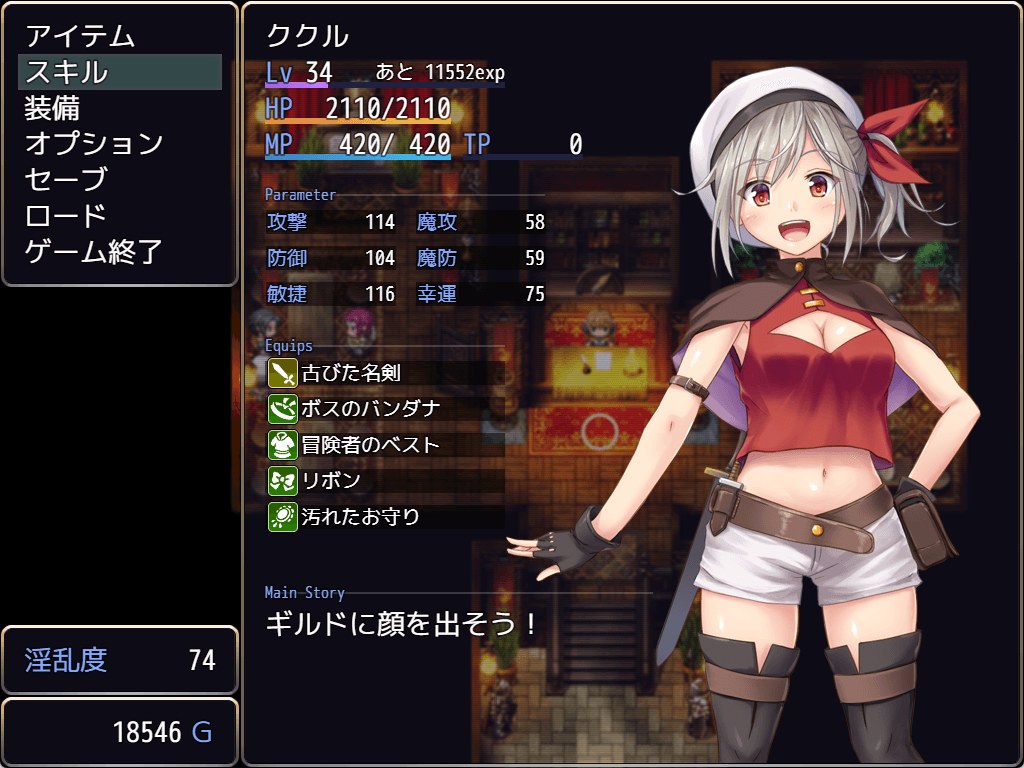Click the ゲーム終了 menu entry

point(94,252)
